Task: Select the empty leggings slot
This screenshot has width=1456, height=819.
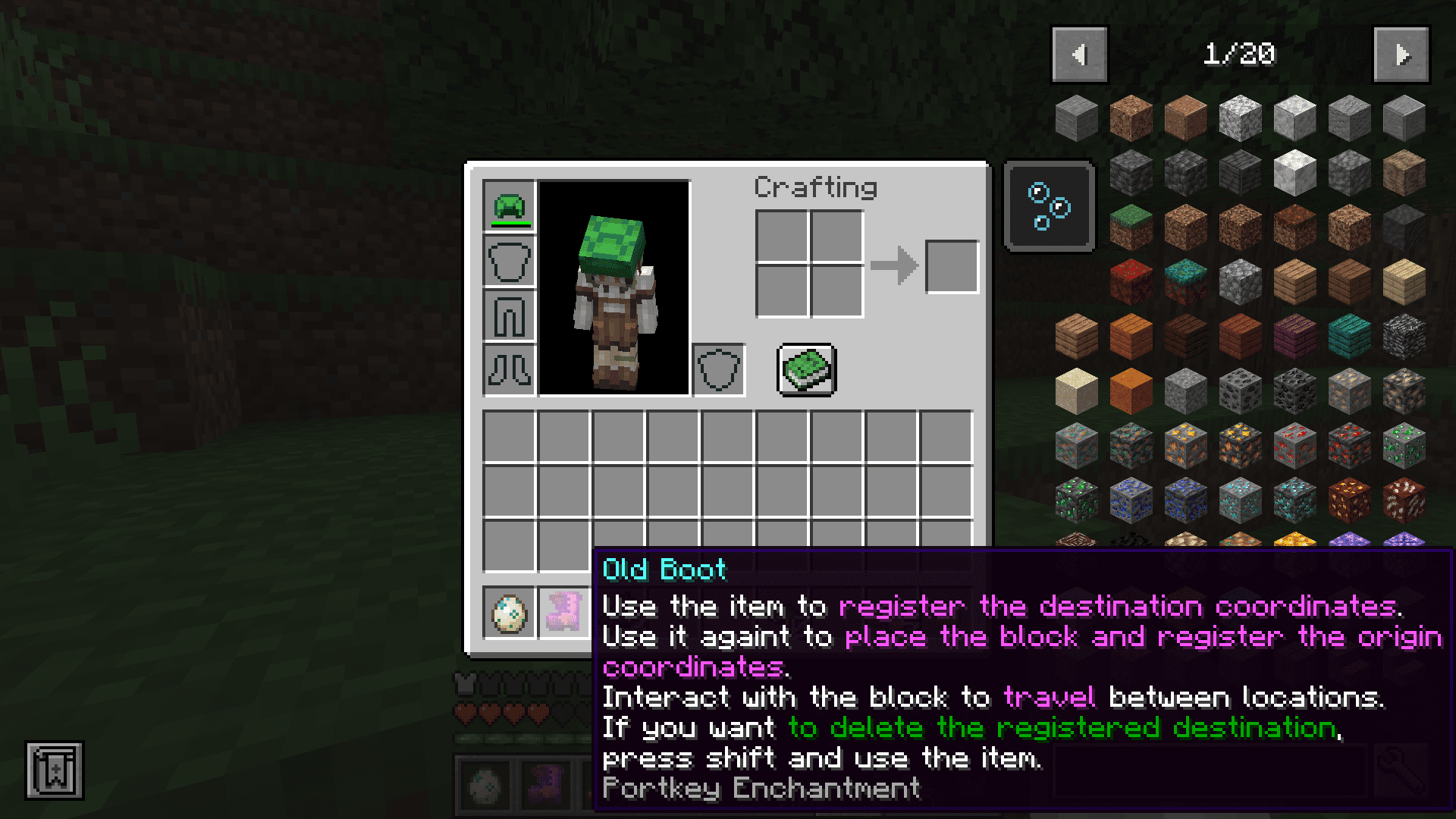Action: coord(509,315)
